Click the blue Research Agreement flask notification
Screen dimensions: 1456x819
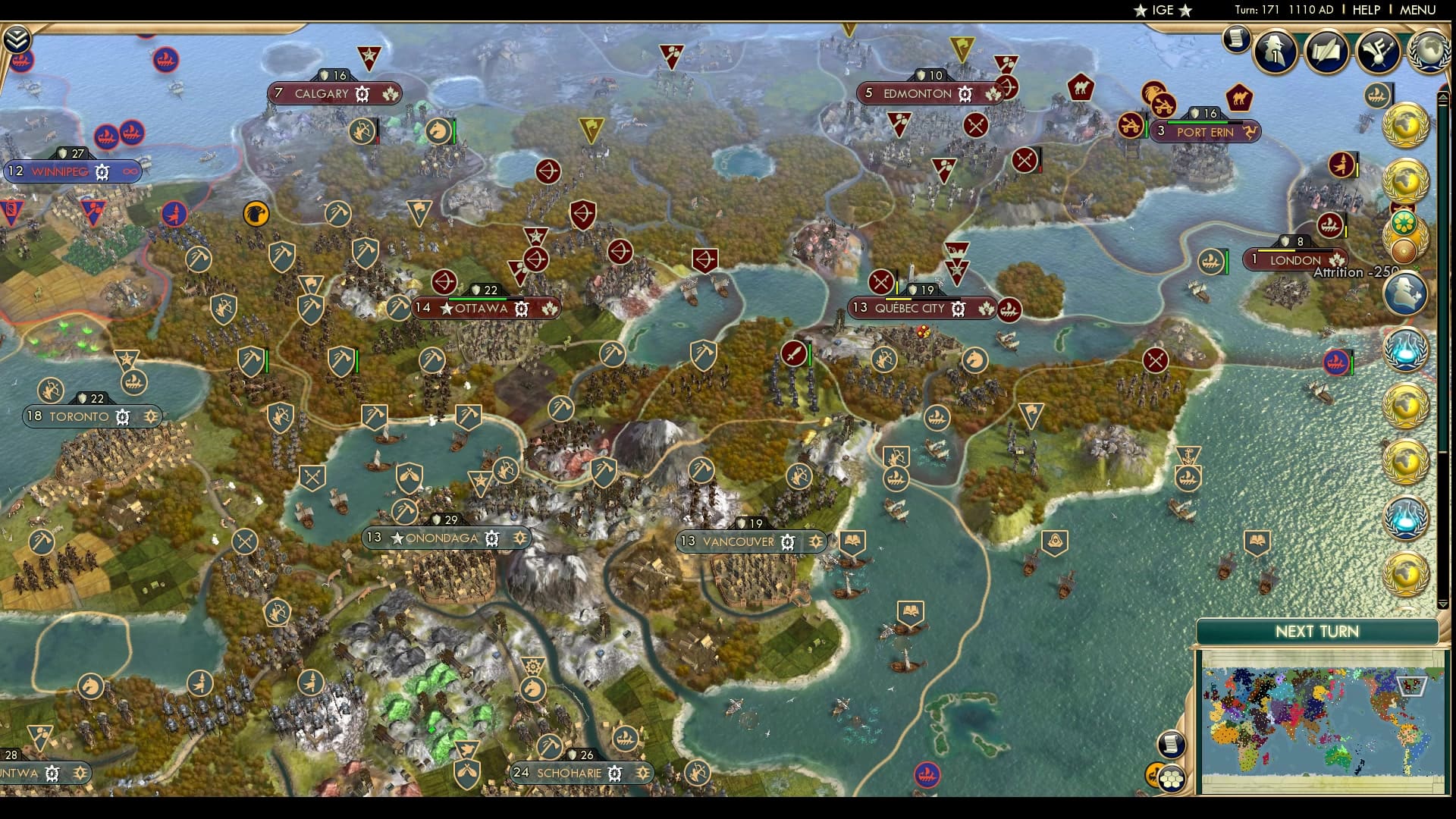(1407, 351)
